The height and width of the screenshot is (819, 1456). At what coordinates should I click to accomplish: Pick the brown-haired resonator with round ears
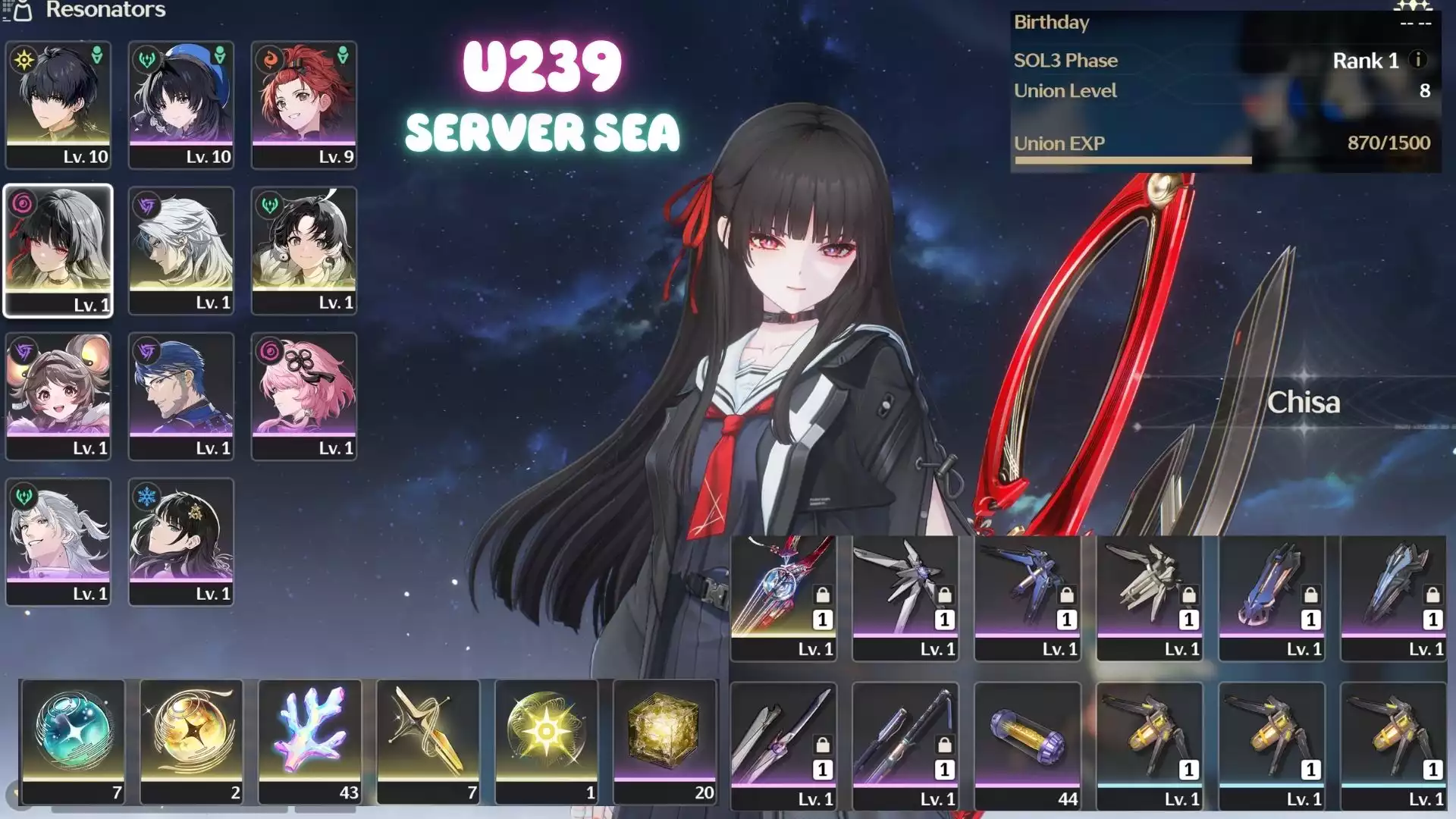(x=58, y=396)
